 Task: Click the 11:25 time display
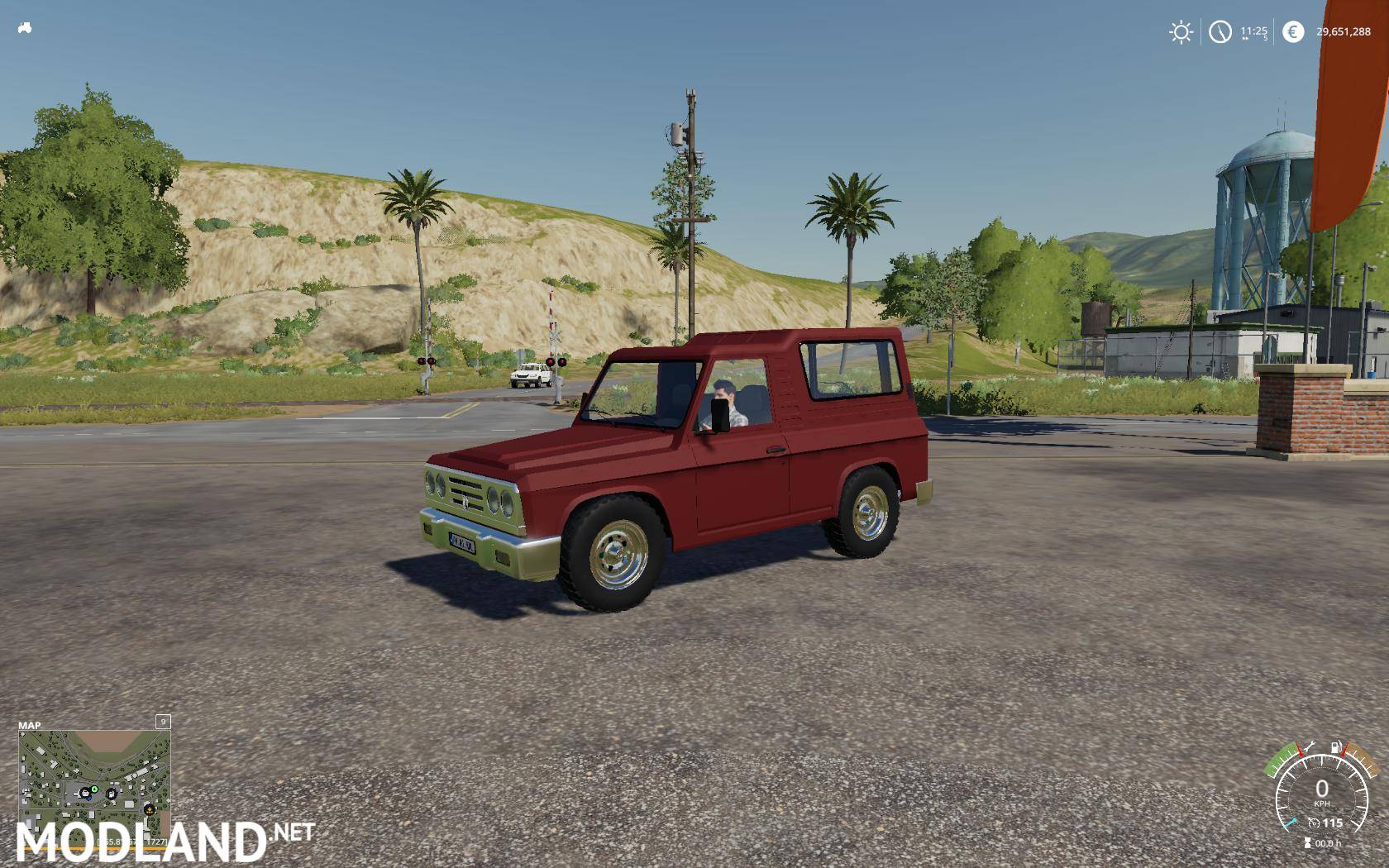click(1254, 31)
